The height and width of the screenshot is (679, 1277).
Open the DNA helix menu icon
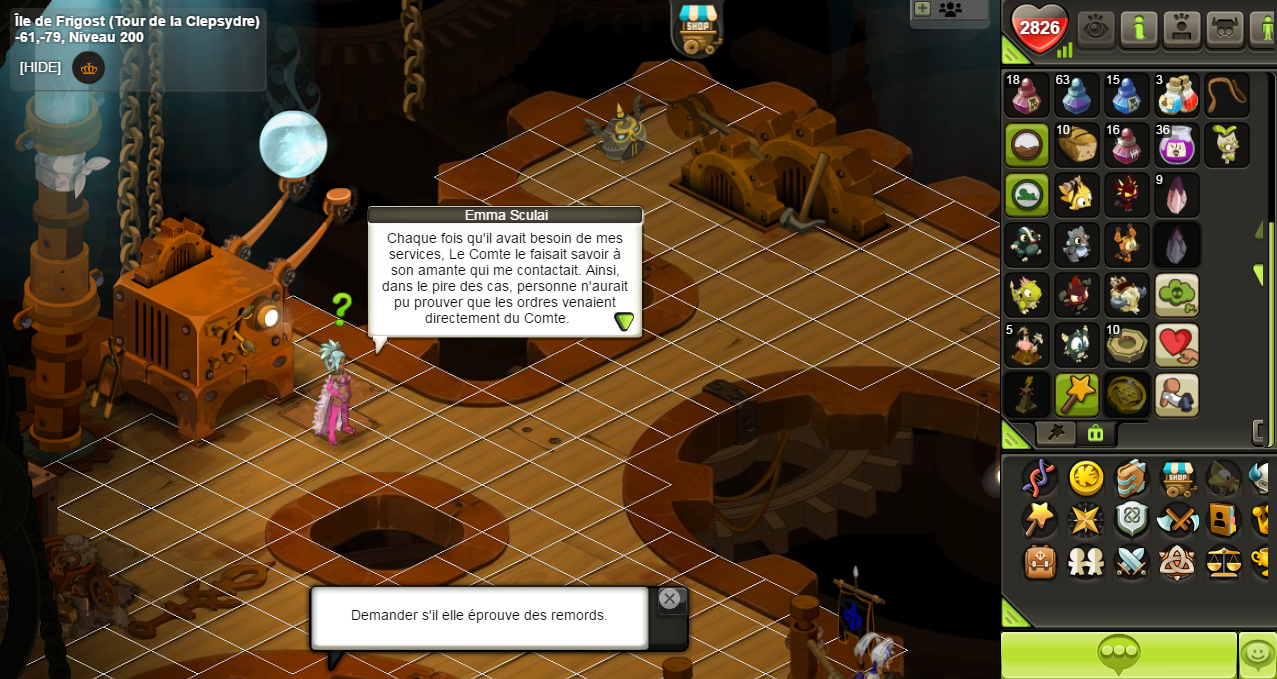[1040, 478]
